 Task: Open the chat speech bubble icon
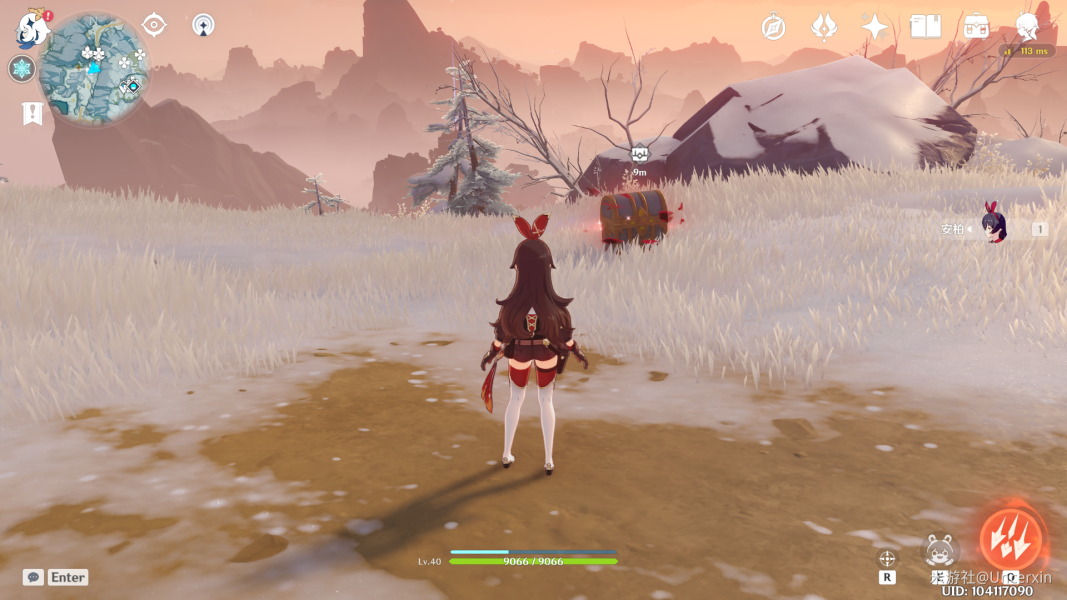(x=33, y=577)
